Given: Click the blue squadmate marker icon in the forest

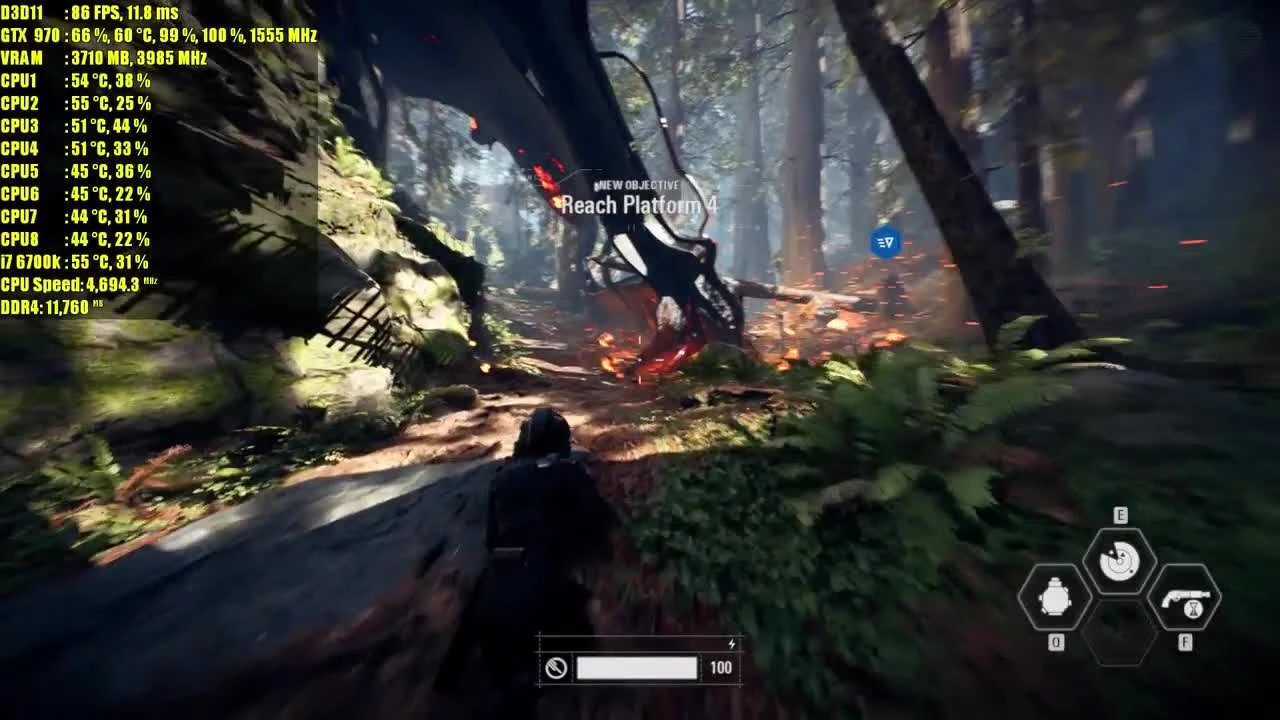Looking at the screenshot, I should pos(883,243).
